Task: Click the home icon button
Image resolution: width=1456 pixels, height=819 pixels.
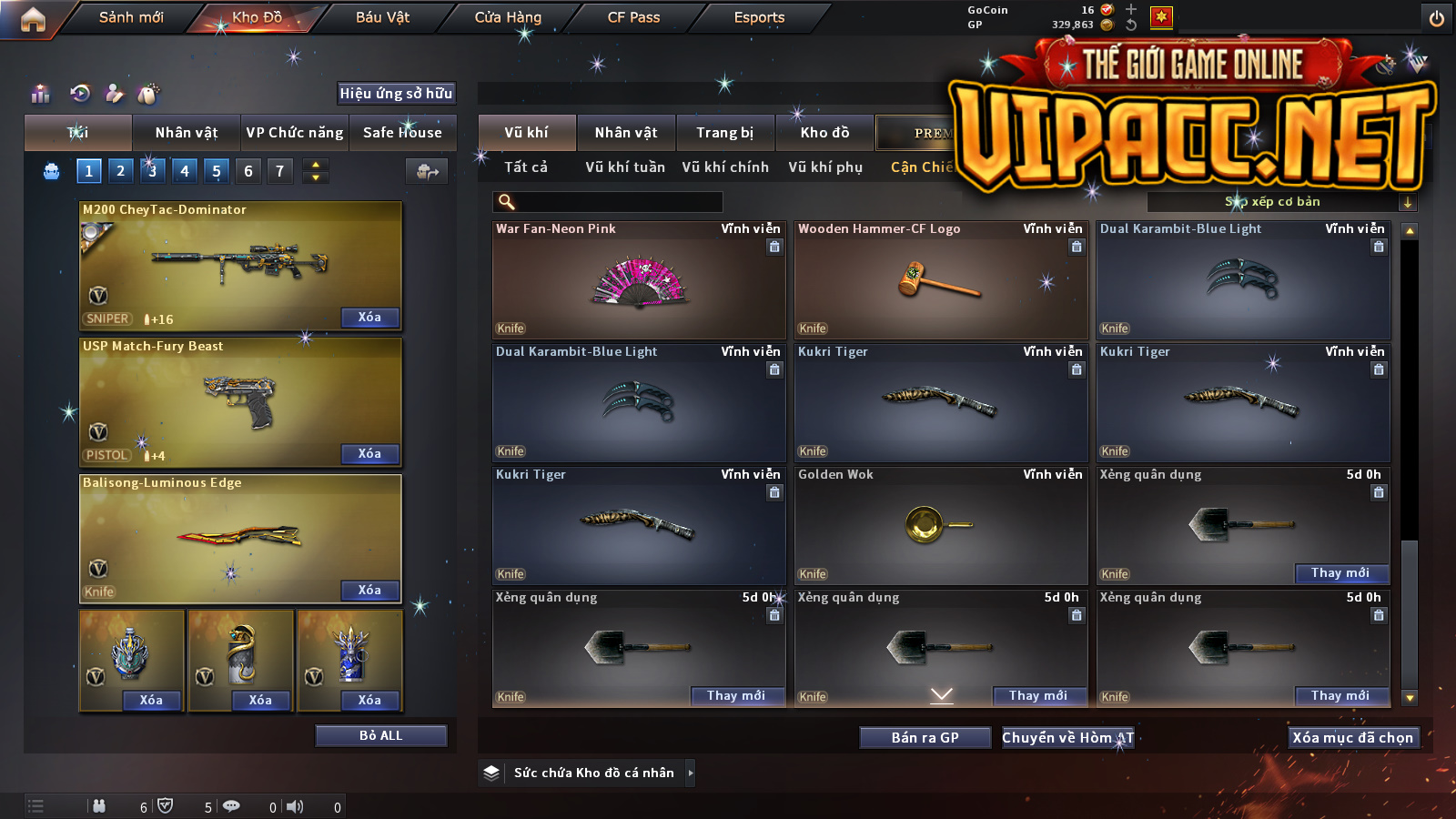Action: click(x=33, y=19)
